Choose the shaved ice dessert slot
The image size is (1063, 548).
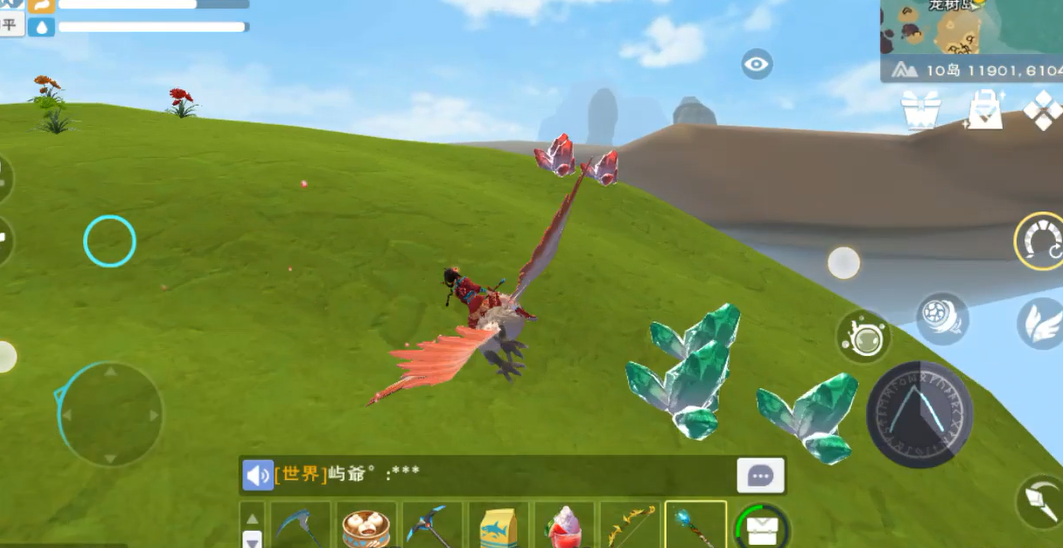564,525
